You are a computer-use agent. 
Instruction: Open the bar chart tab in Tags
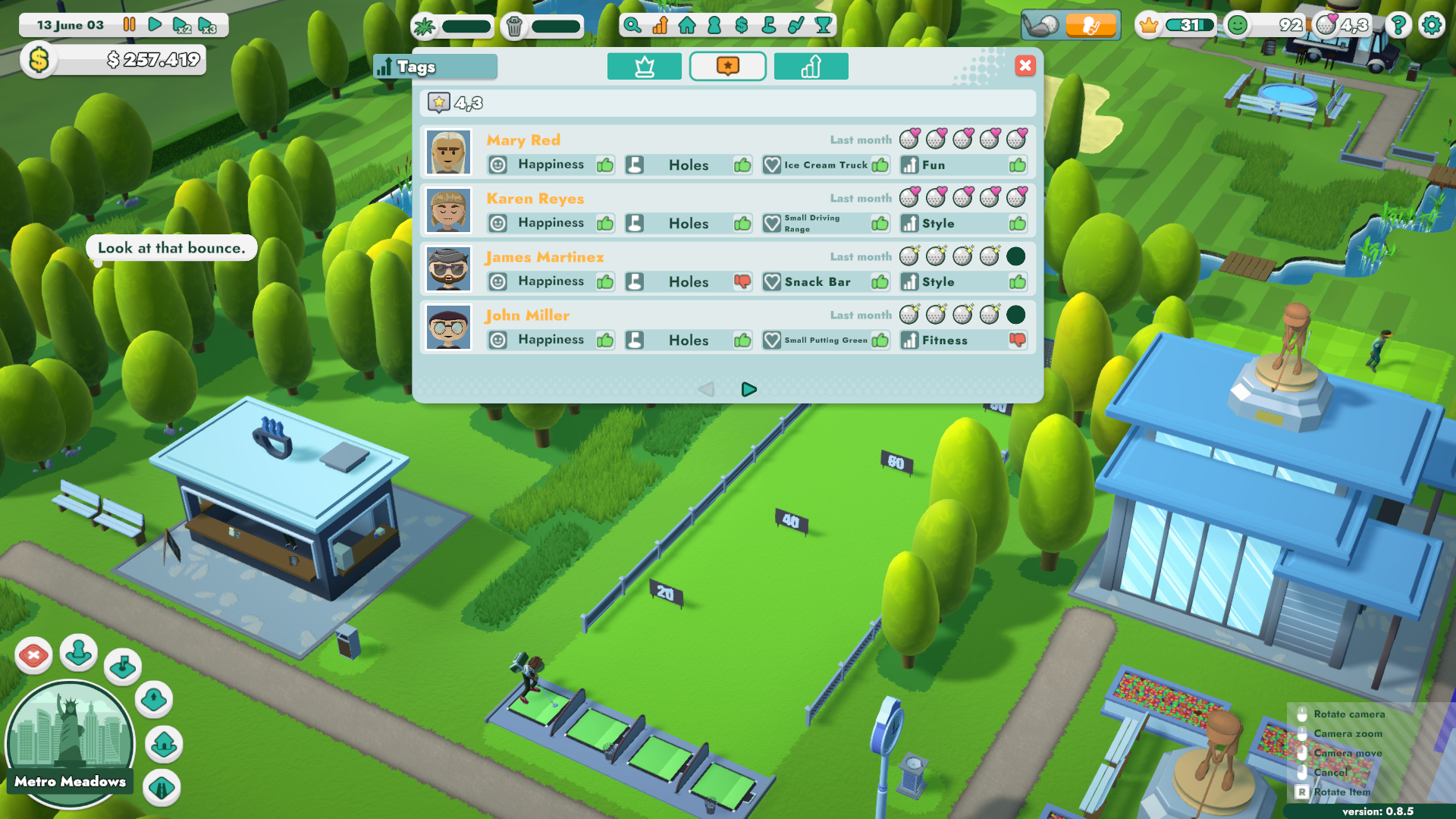pos(811,67)
